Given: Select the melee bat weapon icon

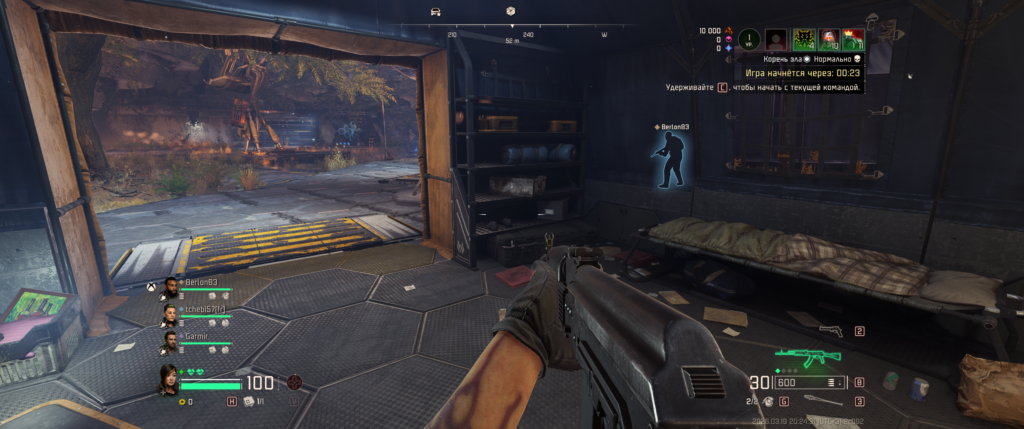Looking at the screenshot, I should coord(827,401).
